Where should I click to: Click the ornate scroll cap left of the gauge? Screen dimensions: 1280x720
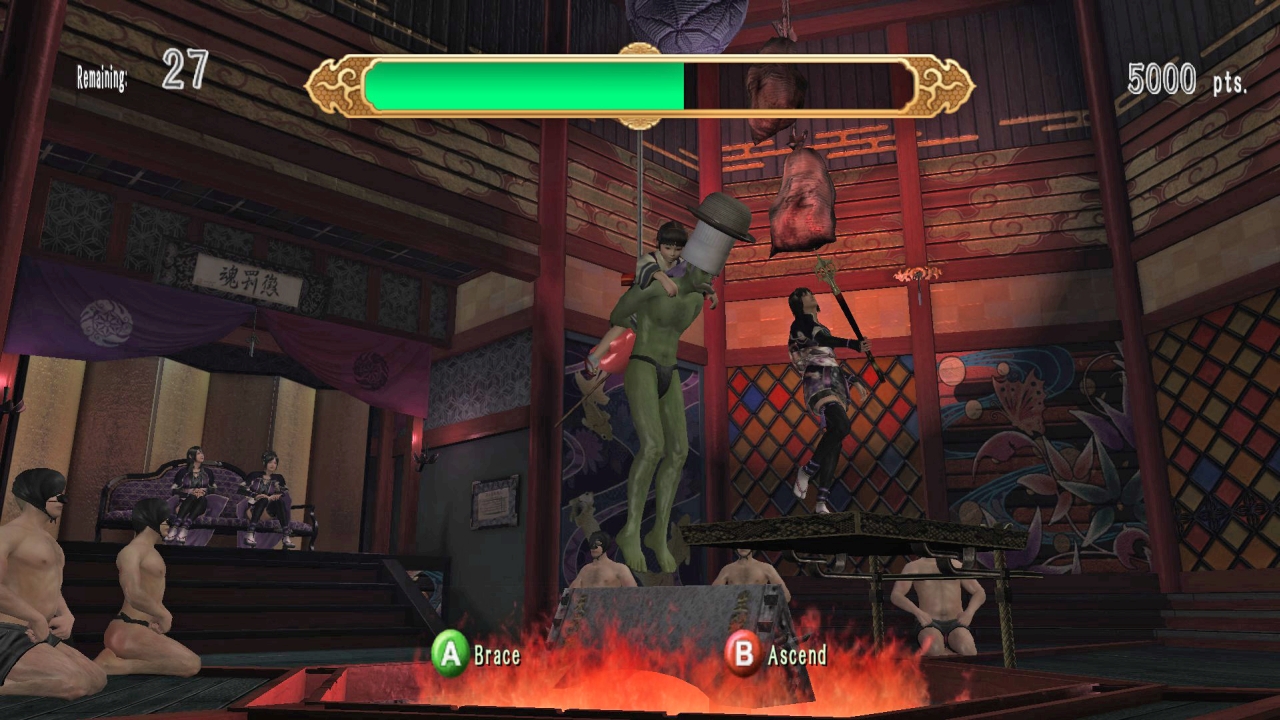tap(336, 85)
